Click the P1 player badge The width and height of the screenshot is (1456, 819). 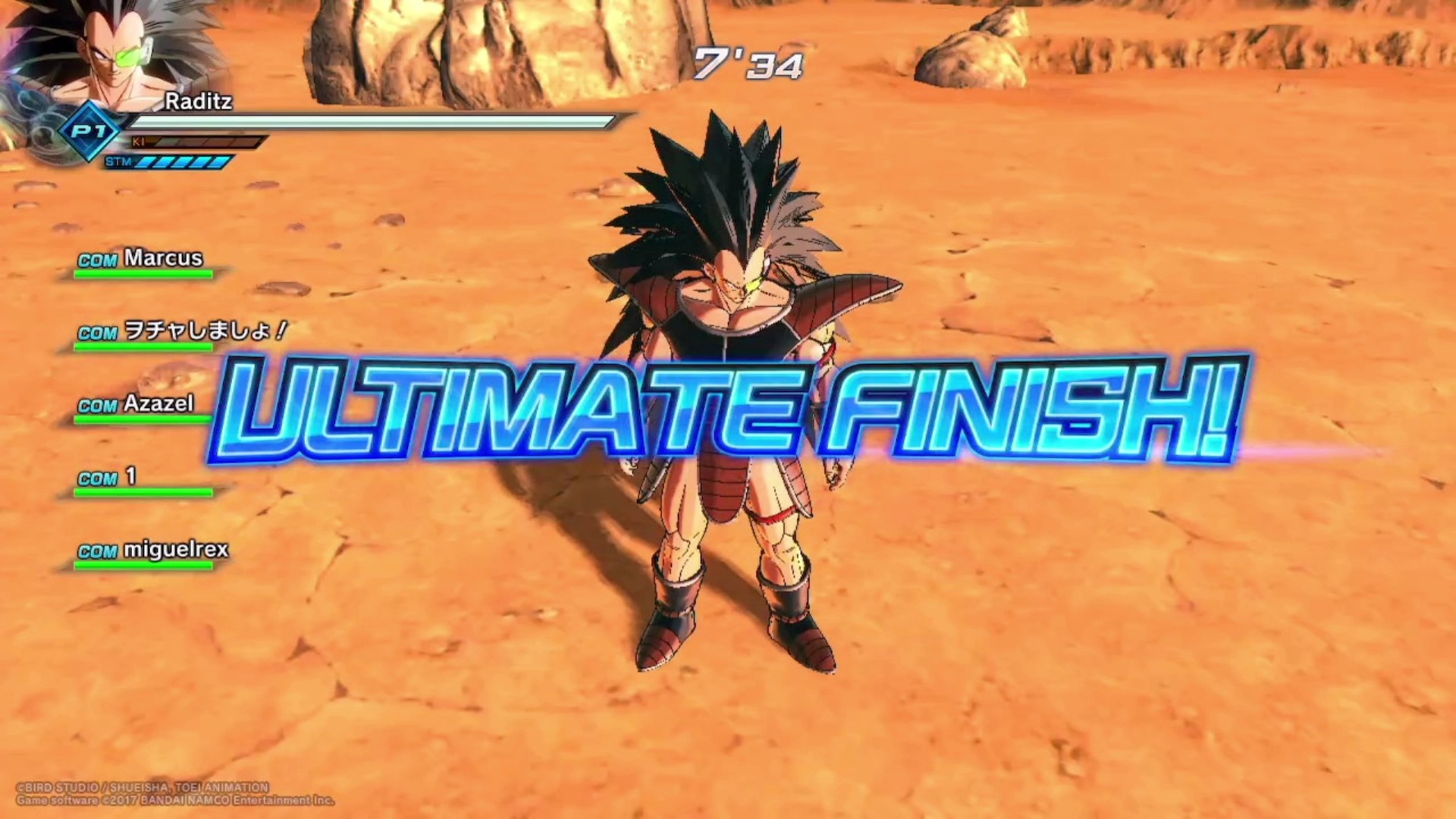click(91, 131)
